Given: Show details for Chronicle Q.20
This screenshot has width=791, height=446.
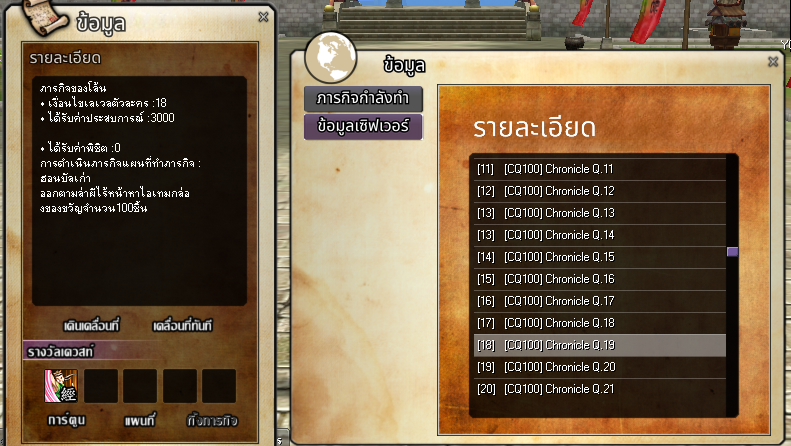Looking at the screenshot, I should coord(599,367).
